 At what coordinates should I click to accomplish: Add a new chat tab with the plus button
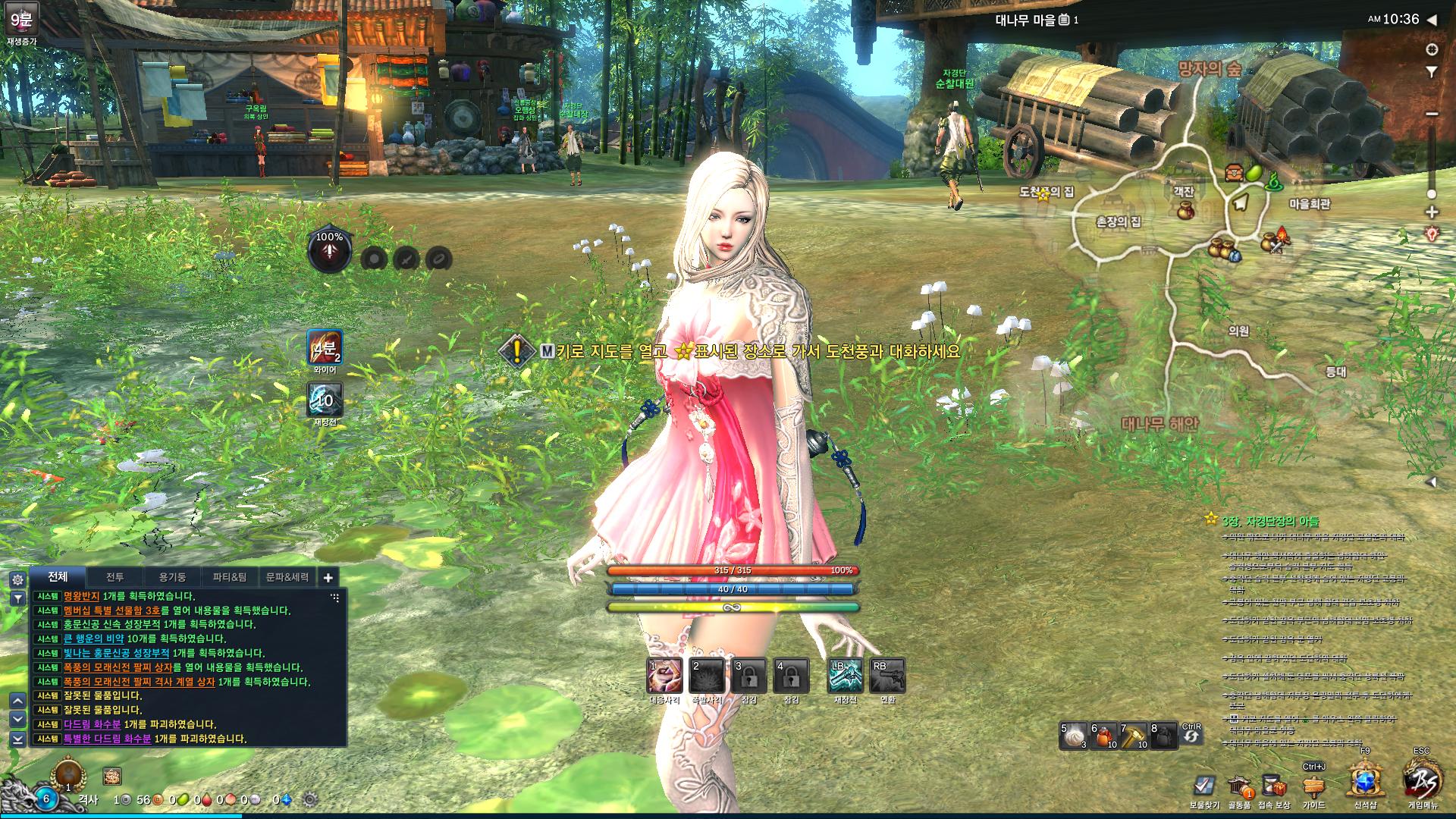tap(328, 578)
